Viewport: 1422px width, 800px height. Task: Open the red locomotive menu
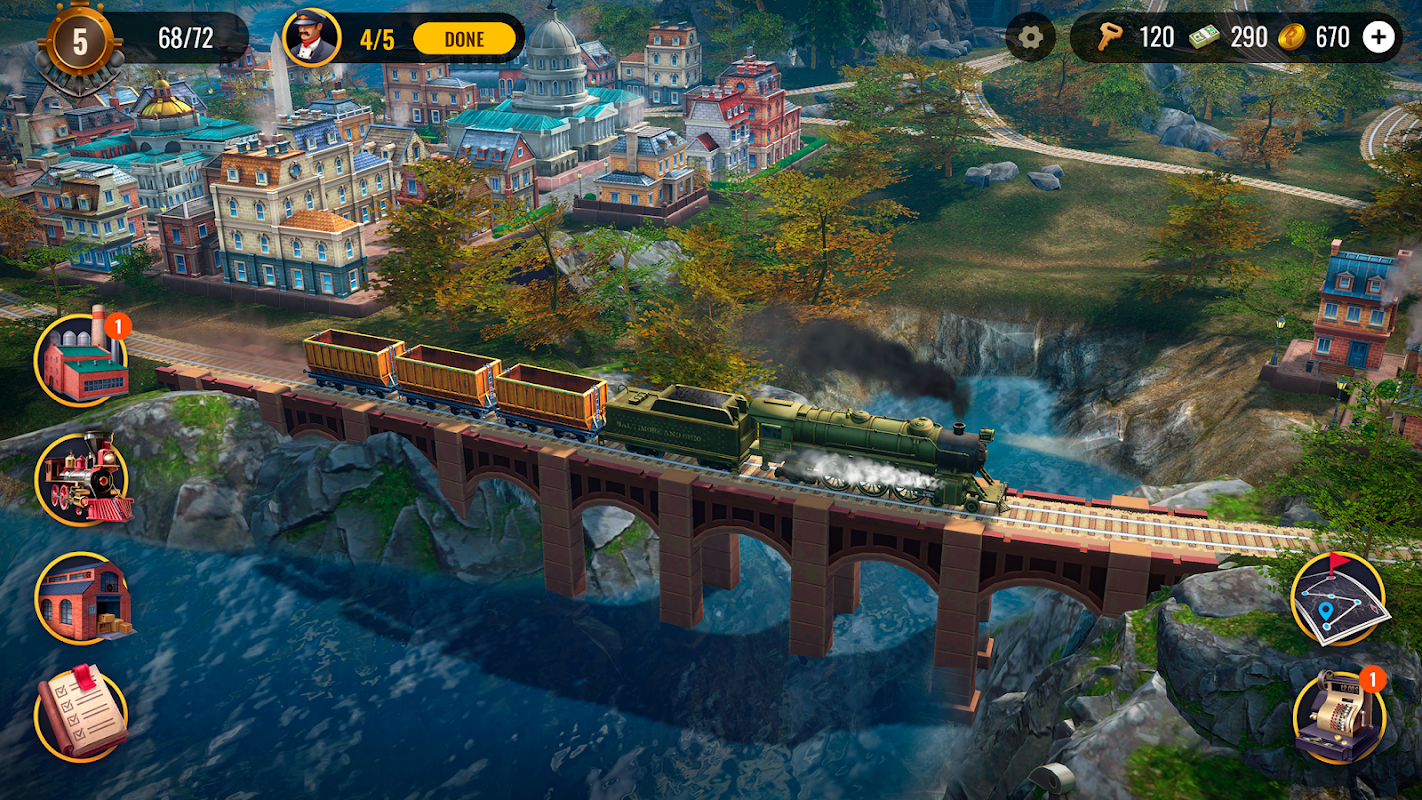[x=82, y=480]
